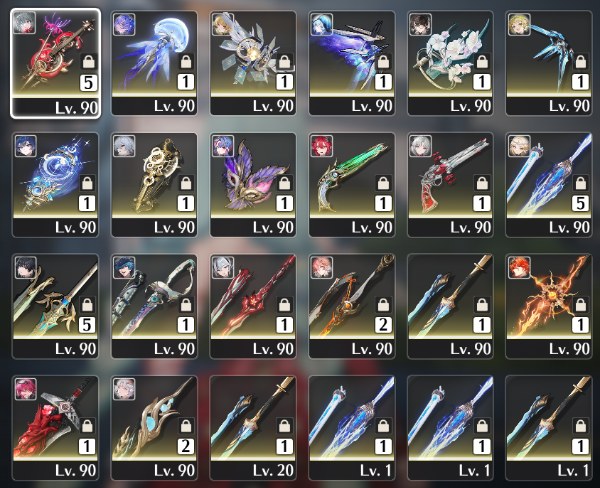Select the red cello weapon with rank 5
The width and height of the screenshot is (600, 488).
tap(55, 61)
